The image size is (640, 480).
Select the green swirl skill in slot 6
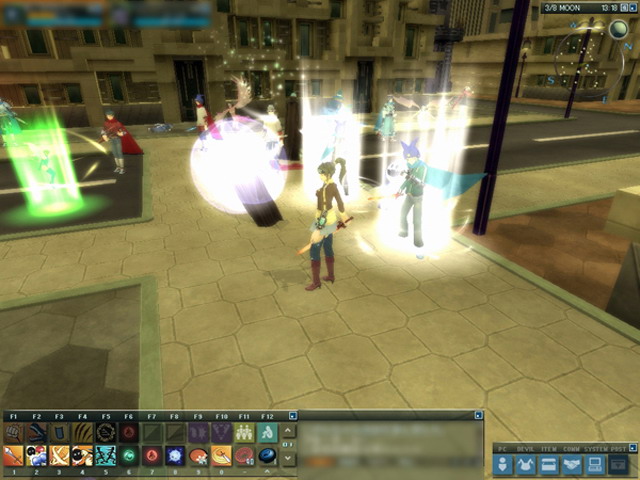pos(128,456)
